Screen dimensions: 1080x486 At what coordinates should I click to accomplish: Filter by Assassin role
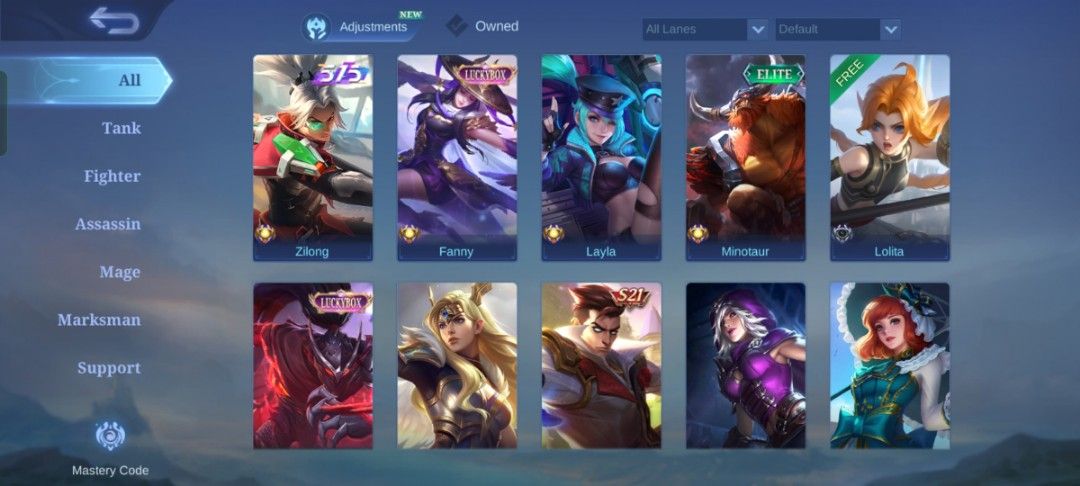[108, 224]
